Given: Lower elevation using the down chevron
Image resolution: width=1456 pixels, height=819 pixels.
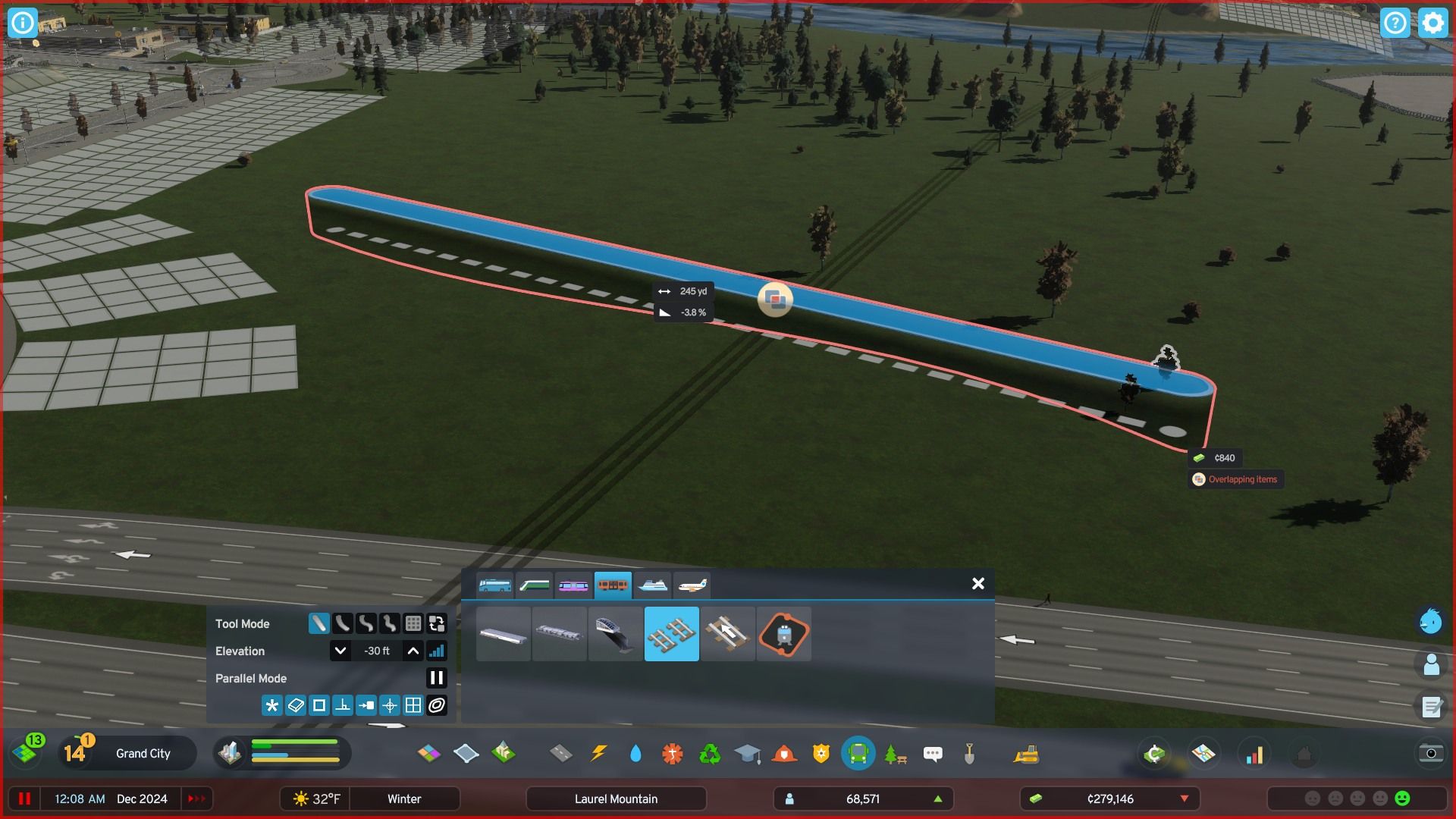Looking at the screenshot, I should pos(340,650).
